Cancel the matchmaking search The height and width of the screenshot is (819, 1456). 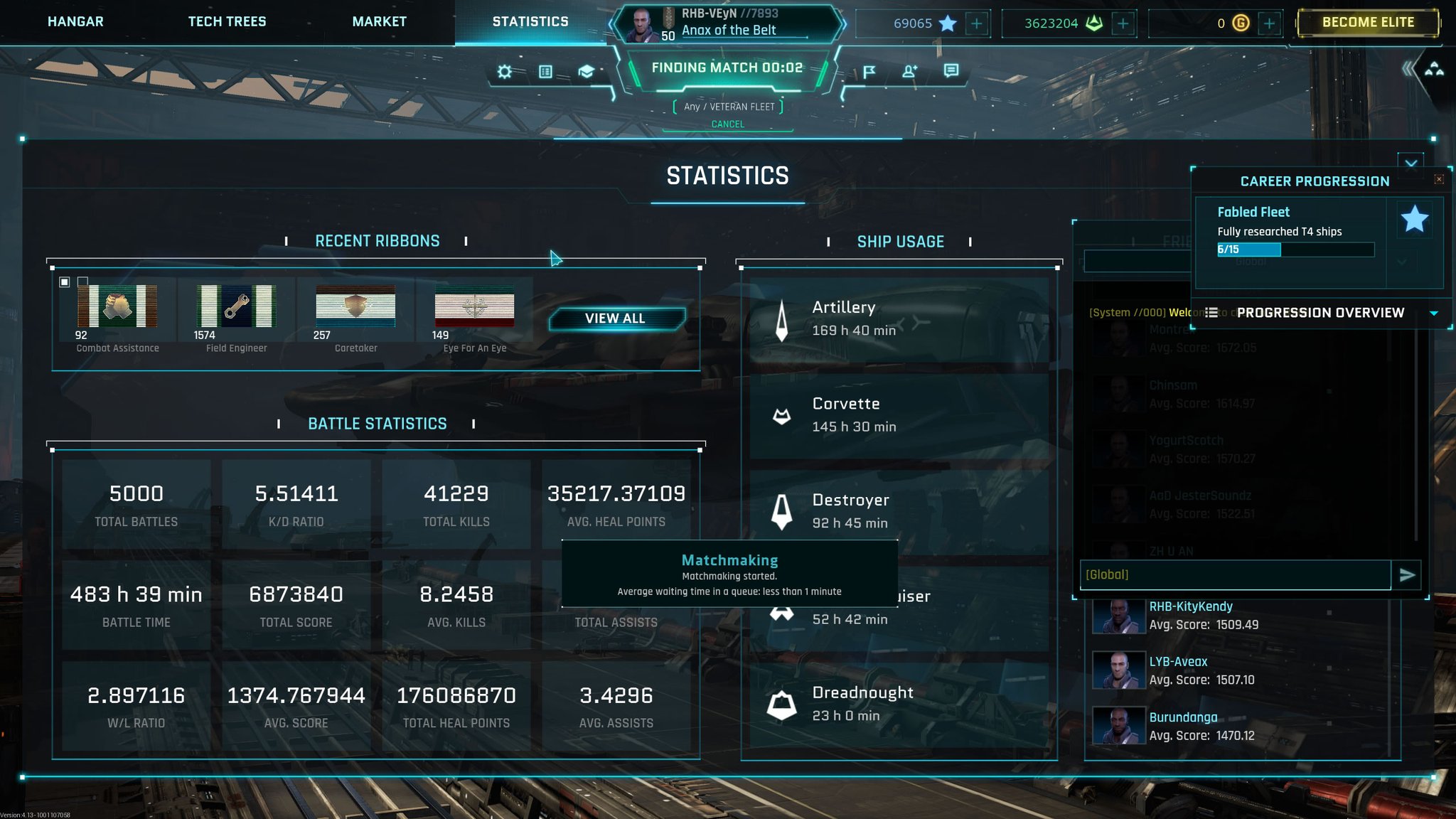pos(728,124)
